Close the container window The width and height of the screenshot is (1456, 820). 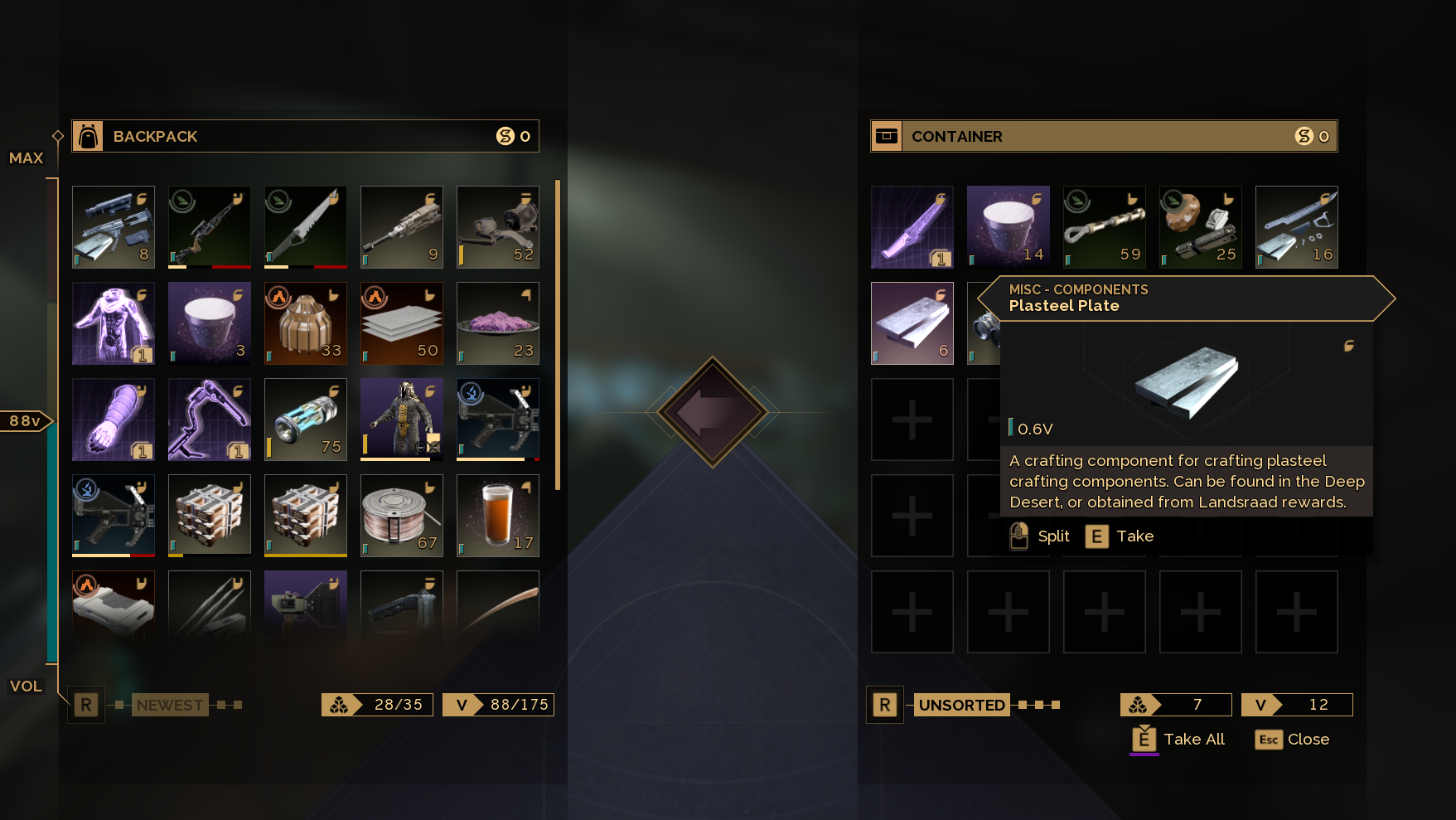1292,739
